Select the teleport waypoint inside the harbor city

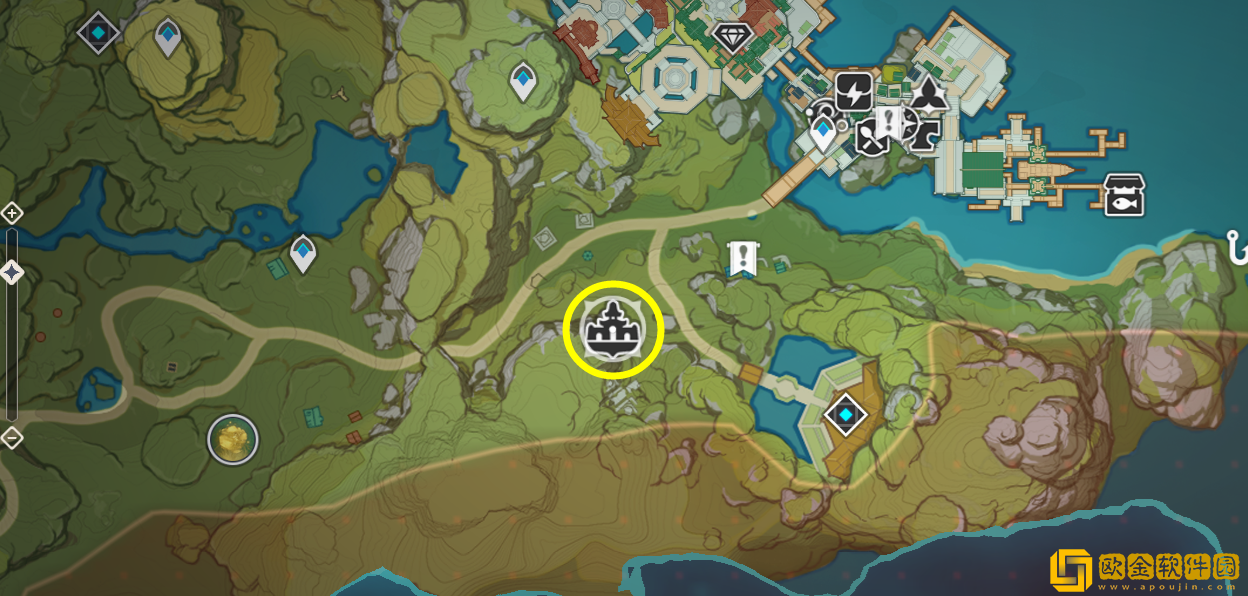point(823,133)
